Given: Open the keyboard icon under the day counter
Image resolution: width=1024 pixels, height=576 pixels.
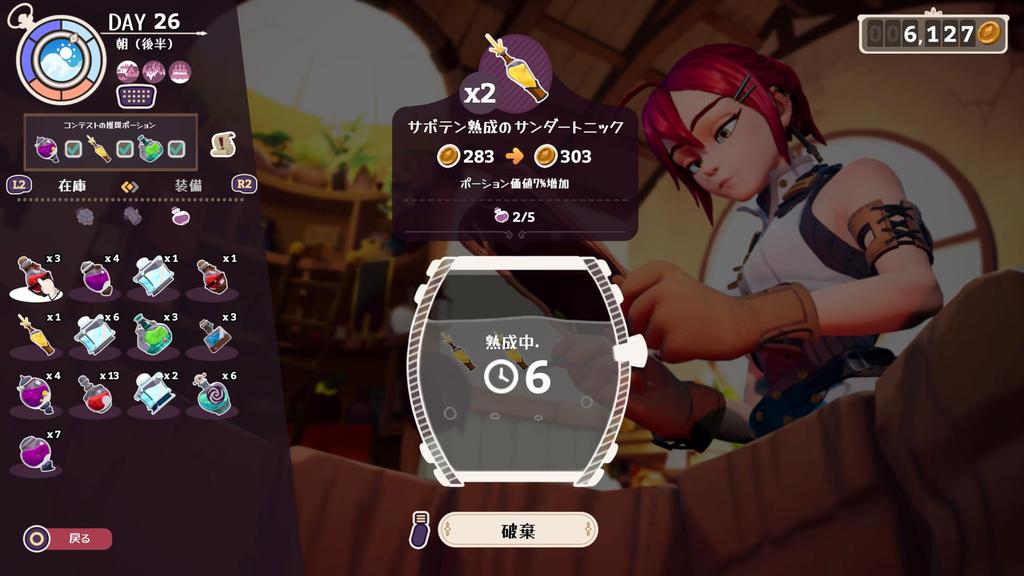Looking at the screenshot, I should pos(139,97).
